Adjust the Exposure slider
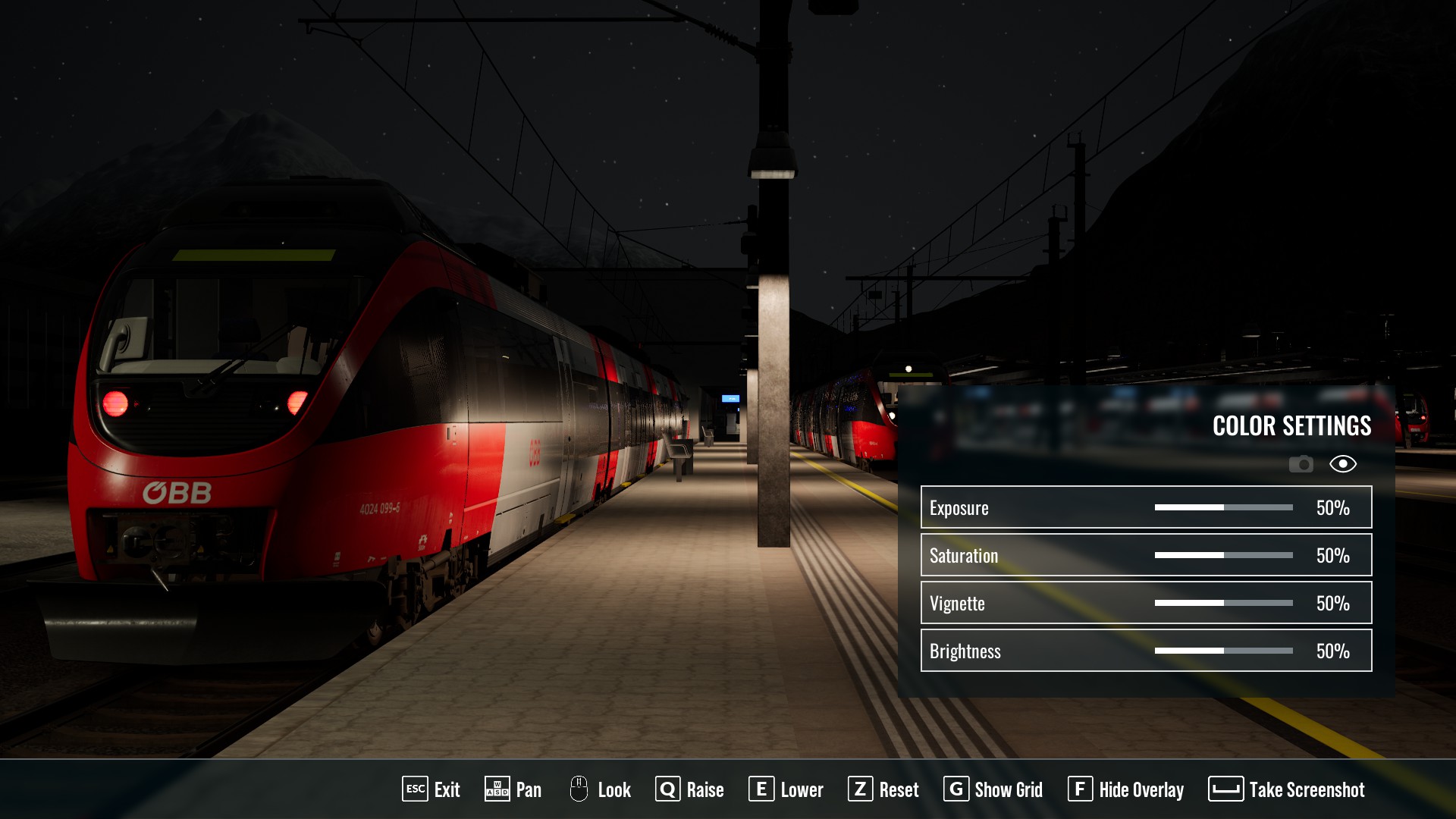1456x819 pixels. pyautogui.click(x=1223, y=507)
